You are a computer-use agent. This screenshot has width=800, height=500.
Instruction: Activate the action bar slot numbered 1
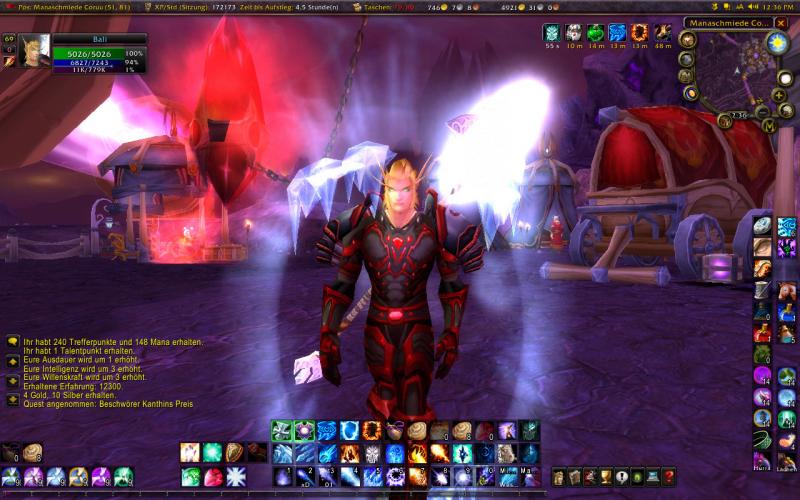point(281,475)
